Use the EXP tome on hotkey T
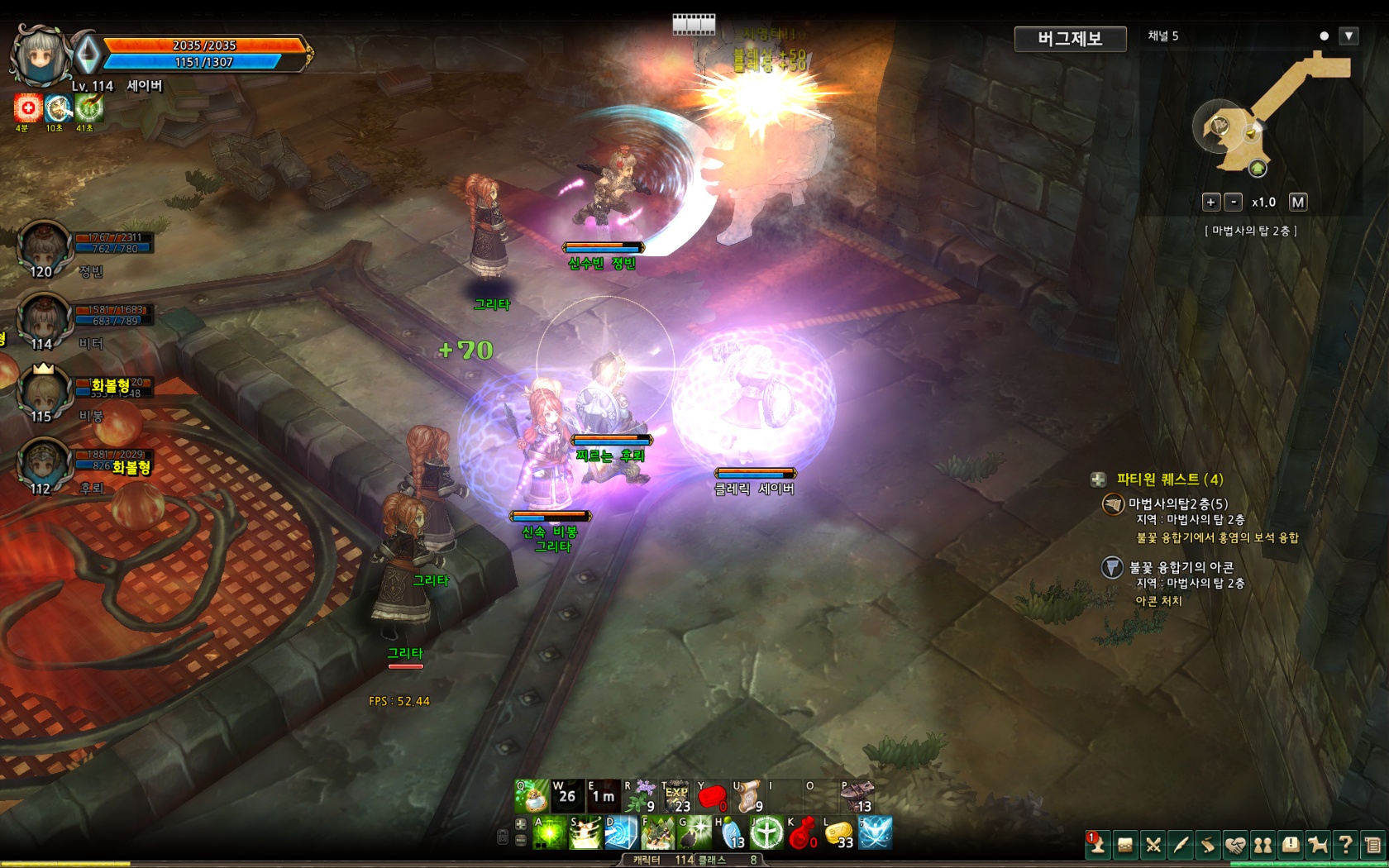The height and width of the screenshot is (868, 1389). [675, 798]
